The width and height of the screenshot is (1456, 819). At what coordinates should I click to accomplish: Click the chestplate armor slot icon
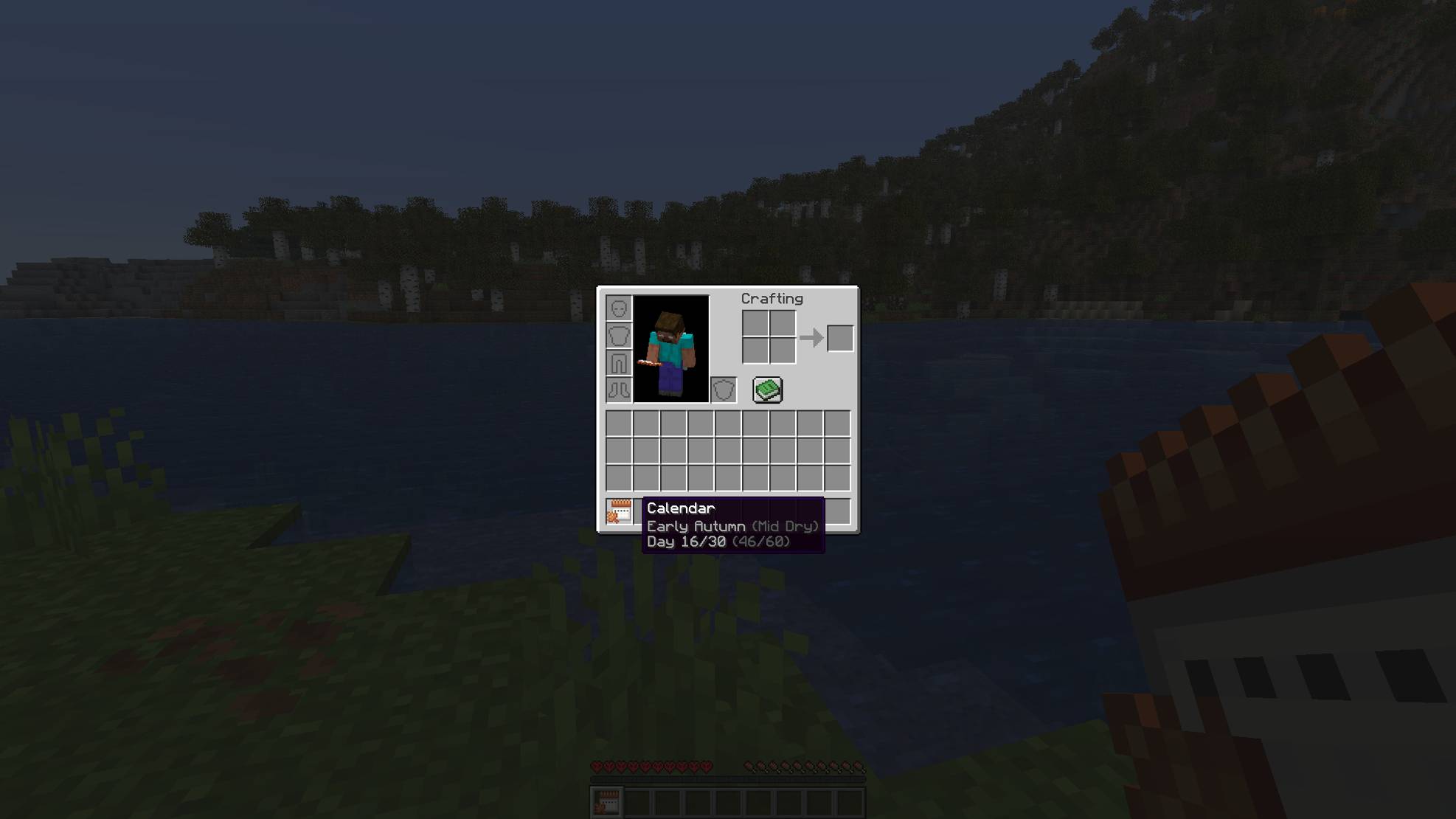tap(619, 335)
